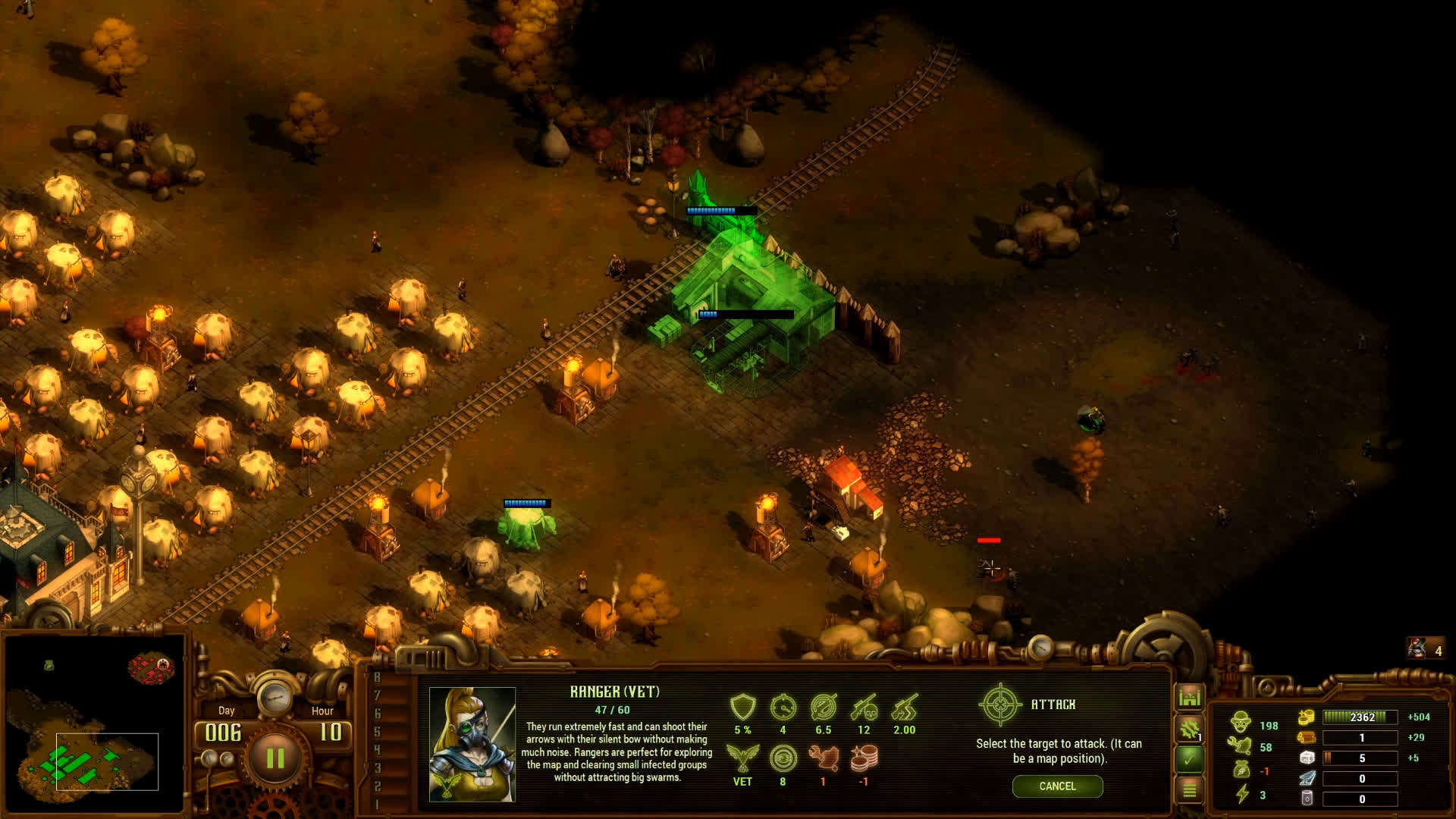Click the red infected swarm marker on minimap
The height and width of the screenshot is (819, 1456).
point(152,667)
